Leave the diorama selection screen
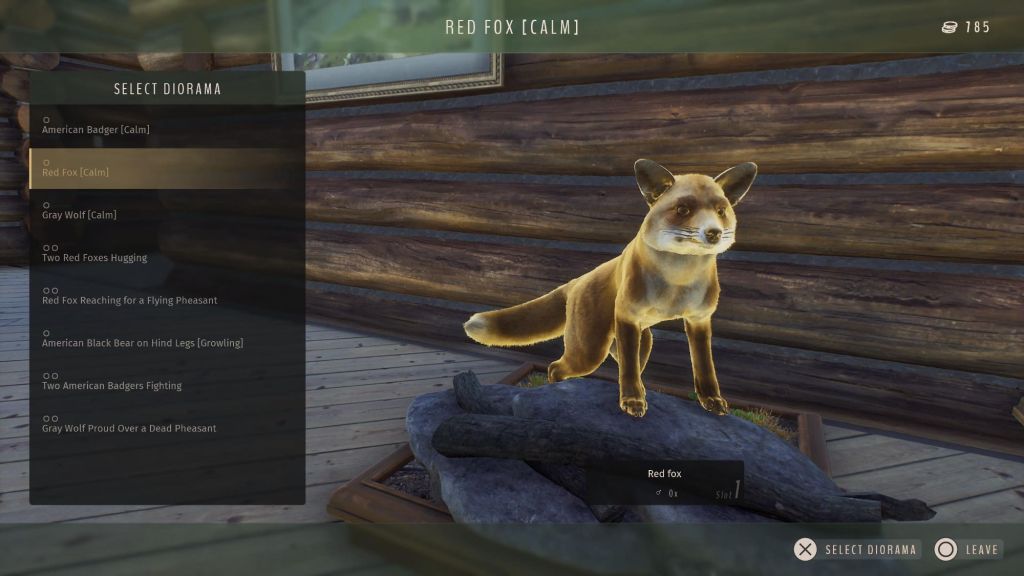Viewport: 1024px width, 576px height. pyautogui.click(x=966, y=549)
